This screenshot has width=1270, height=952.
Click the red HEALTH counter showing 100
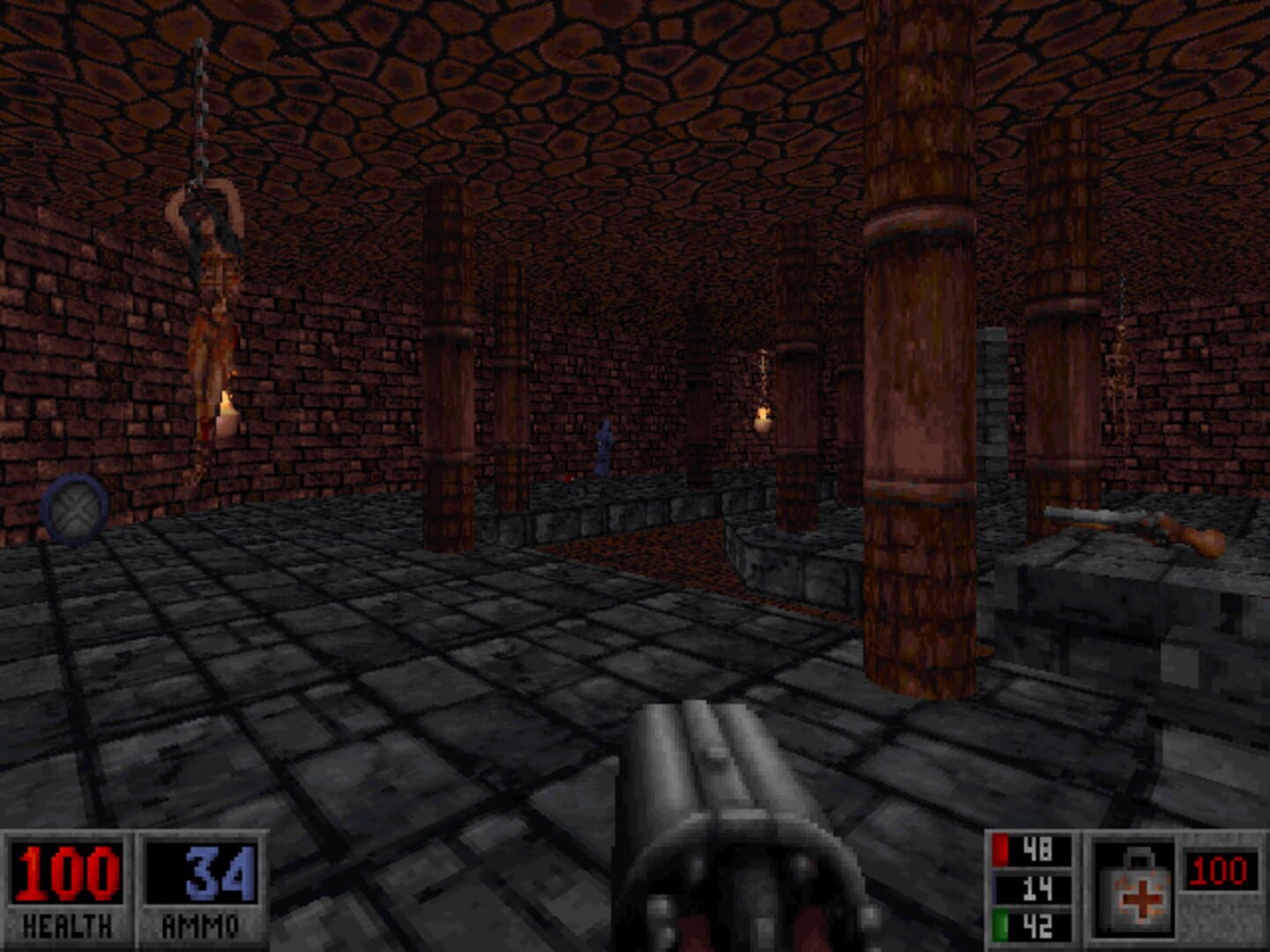coord(66,873)
